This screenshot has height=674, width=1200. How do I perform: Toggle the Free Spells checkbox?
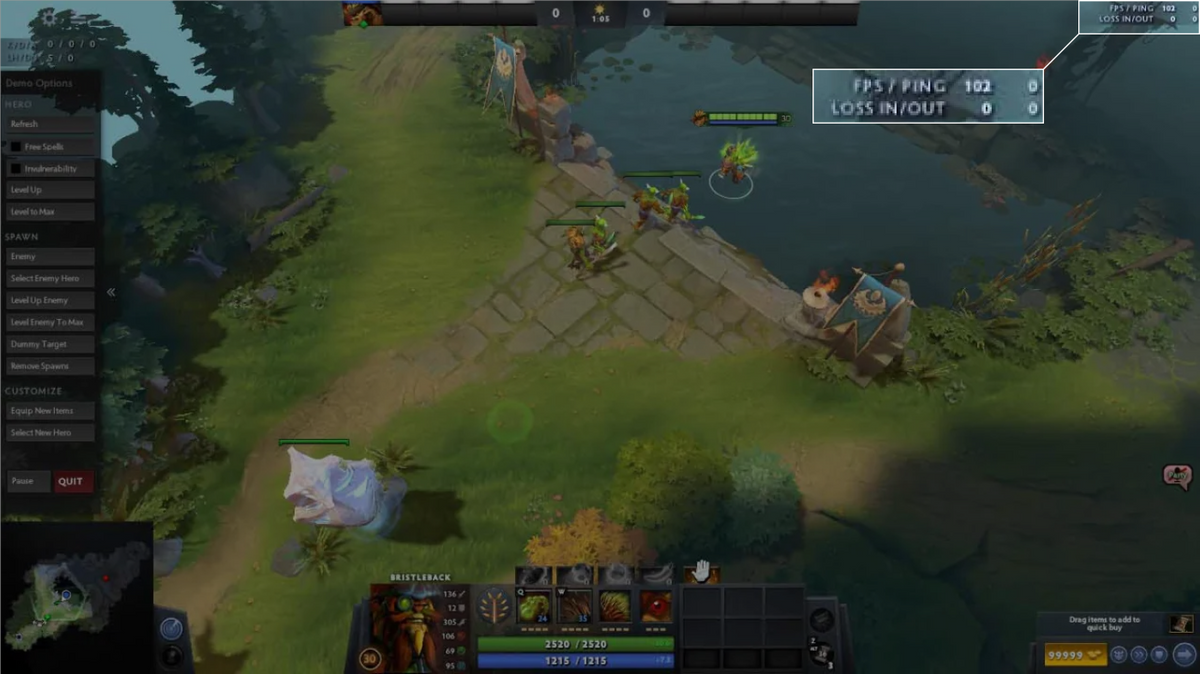point(16,147)
